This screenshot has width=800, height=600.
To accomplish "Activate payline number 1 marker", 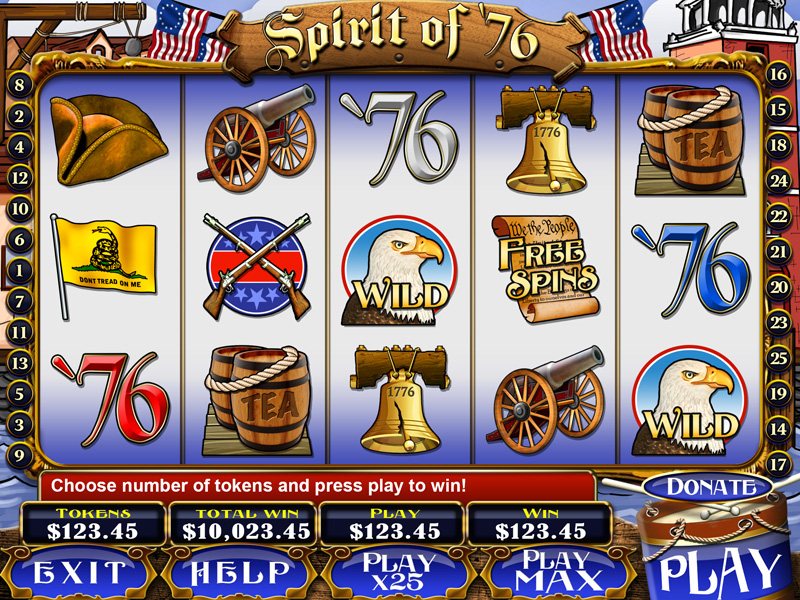I will (18, 270).
